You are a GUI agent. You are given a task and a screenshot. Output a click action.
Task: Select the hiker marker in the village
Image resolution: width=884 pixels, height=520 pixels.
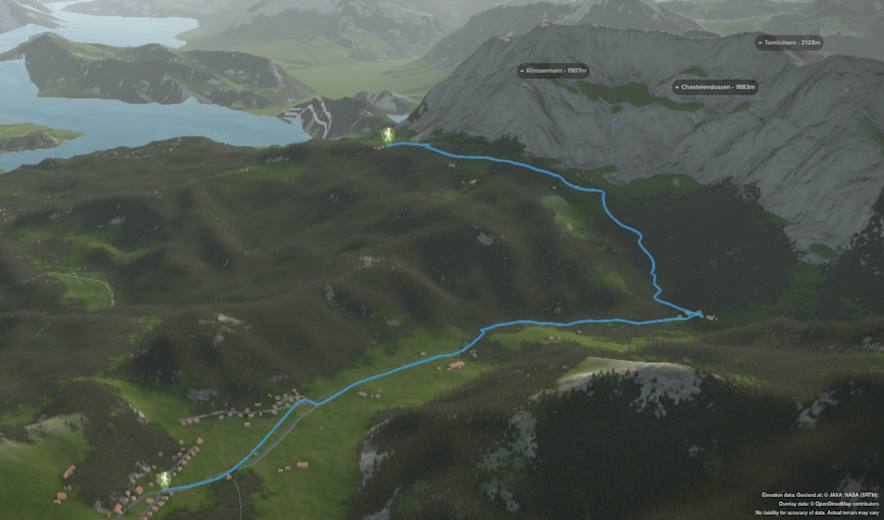point(164,479)
